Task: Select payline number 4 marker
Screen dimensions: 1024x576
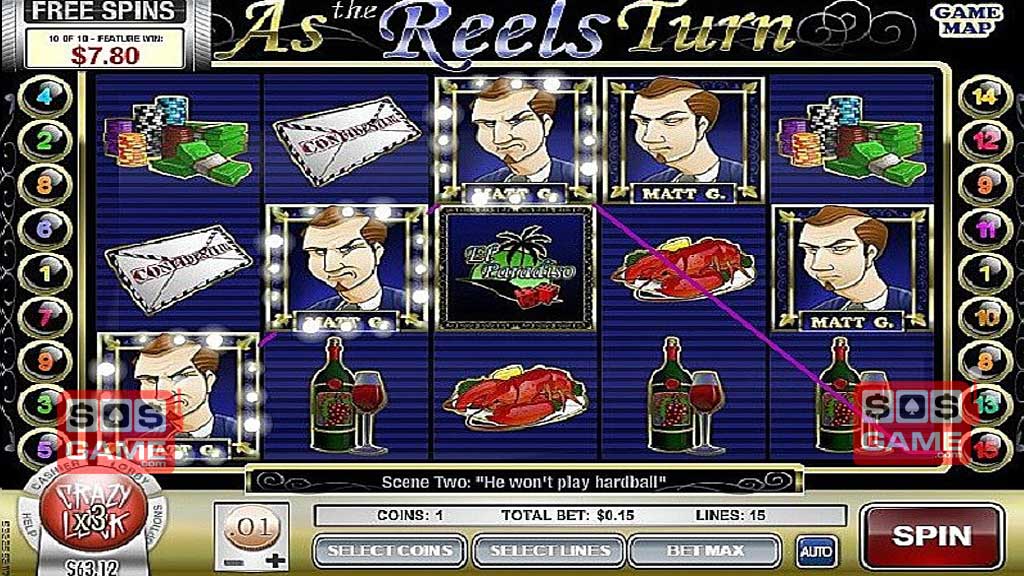Action: click(x=44, y=98)
